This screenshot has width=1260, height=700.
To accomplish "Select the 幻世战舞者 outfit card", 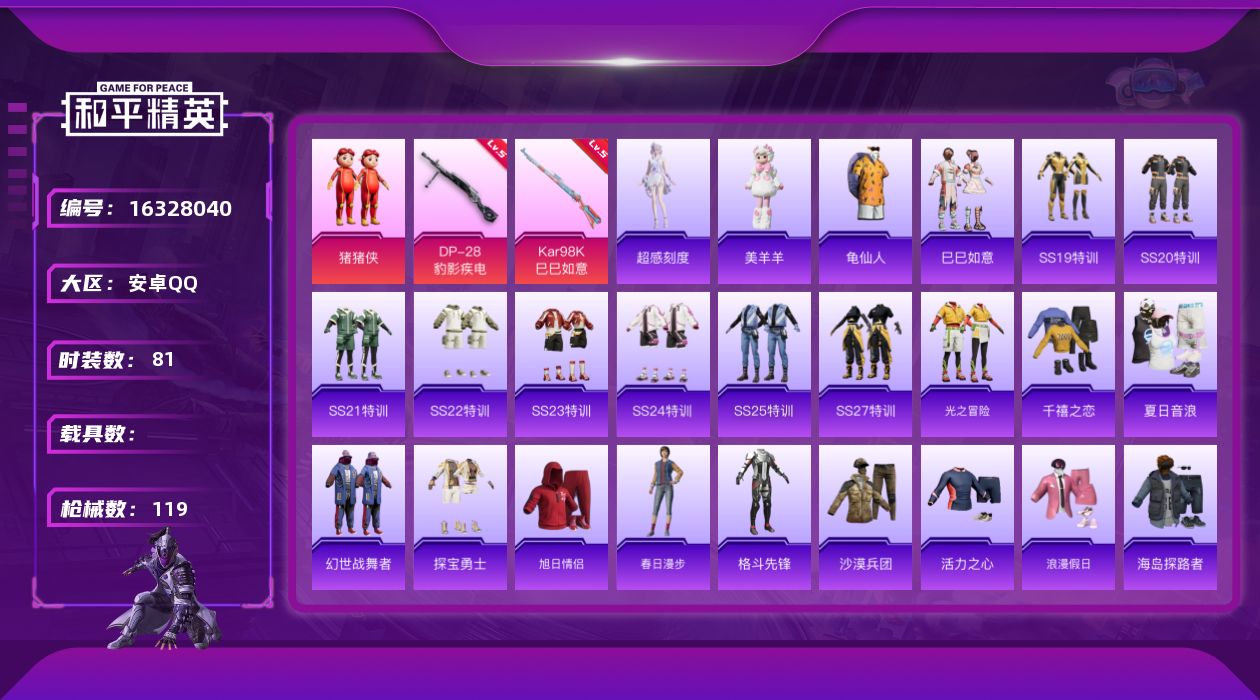I will pyautogui.click(x=358, y=517).
